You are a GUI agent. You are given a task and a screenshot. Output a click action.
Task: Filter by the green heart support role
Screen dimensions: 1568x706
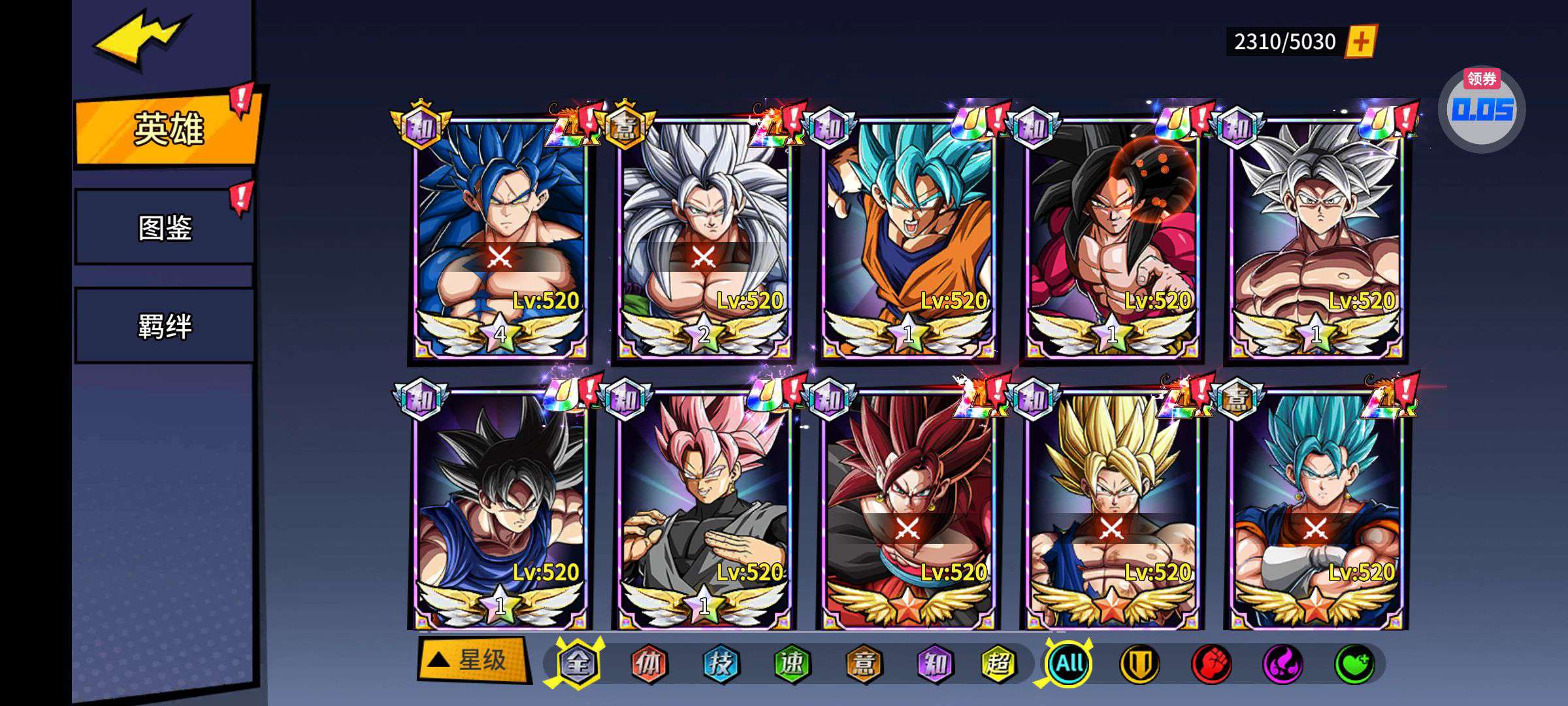point(1354,664)
